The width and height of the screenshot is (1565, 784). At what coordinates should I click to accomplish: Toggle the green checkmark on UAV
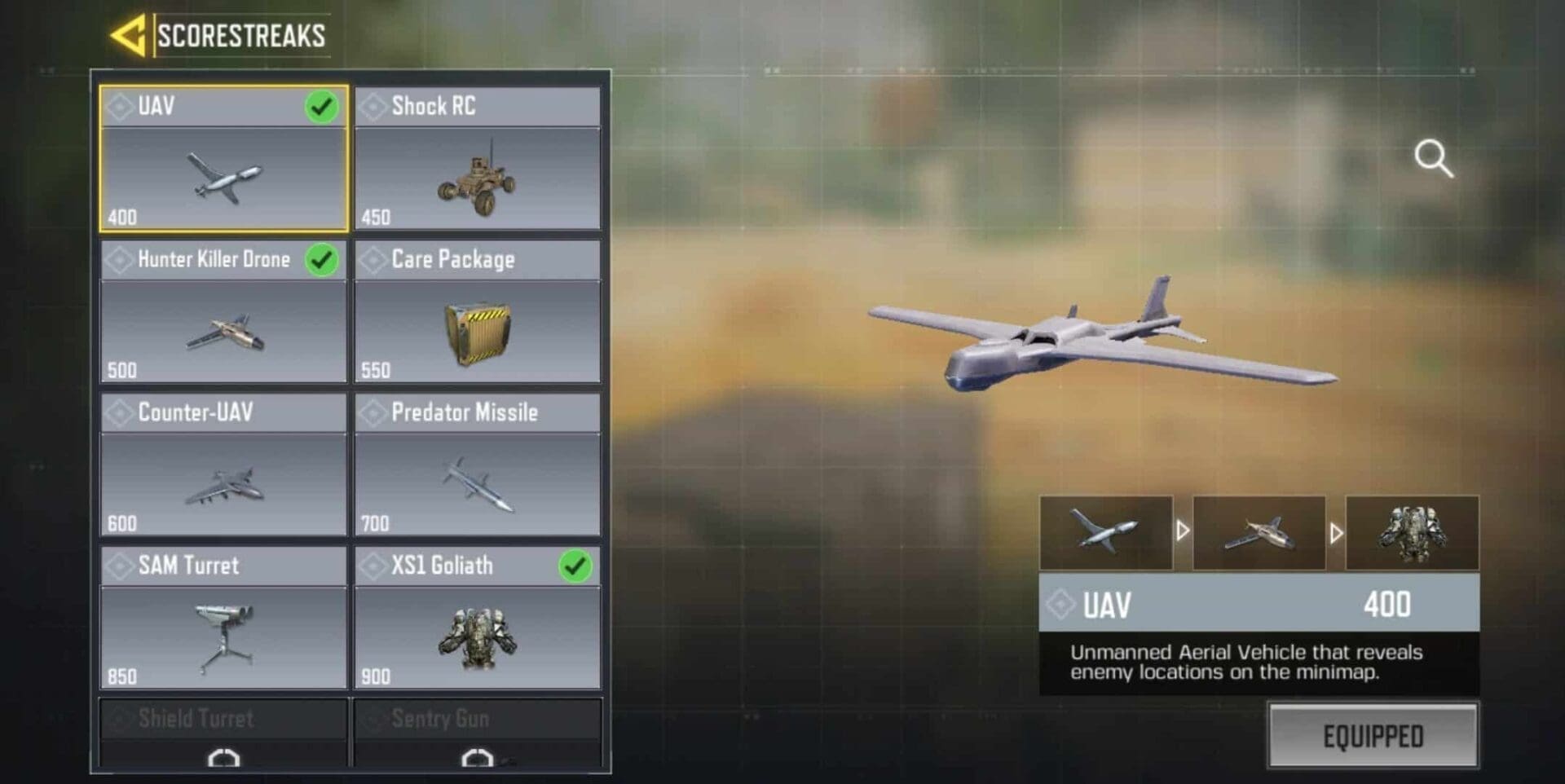tap(321, 105)
